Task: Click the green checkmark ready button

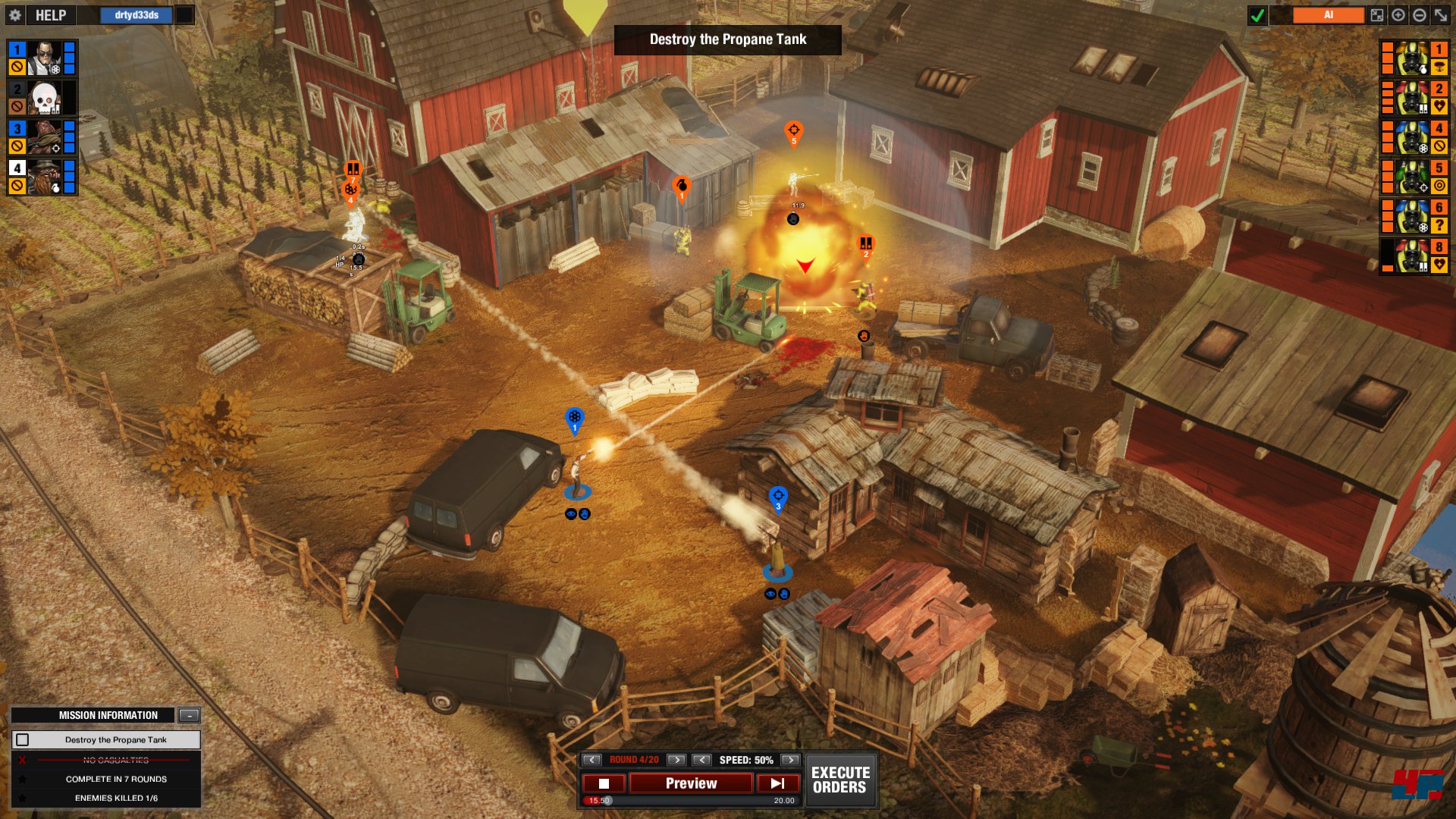Action: coord(1257,15)
